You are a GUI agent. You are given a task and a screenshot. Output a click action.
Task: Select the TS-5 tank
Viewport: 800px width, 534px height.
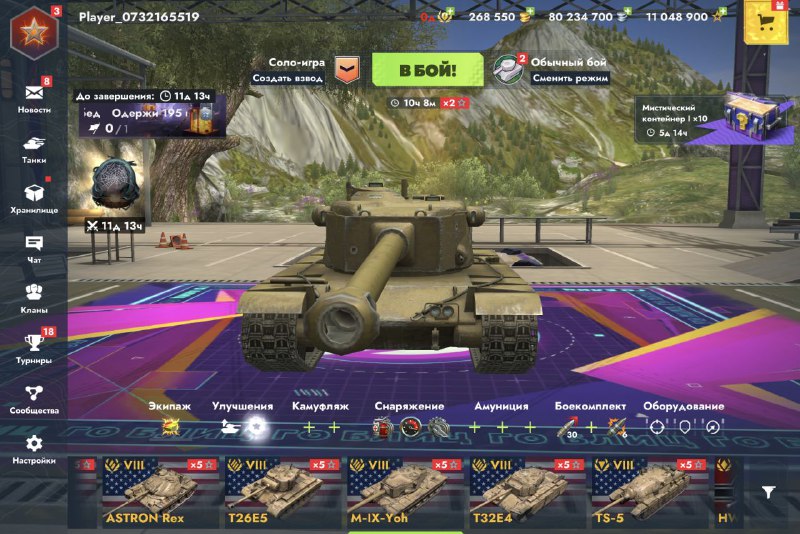(648, 492)
